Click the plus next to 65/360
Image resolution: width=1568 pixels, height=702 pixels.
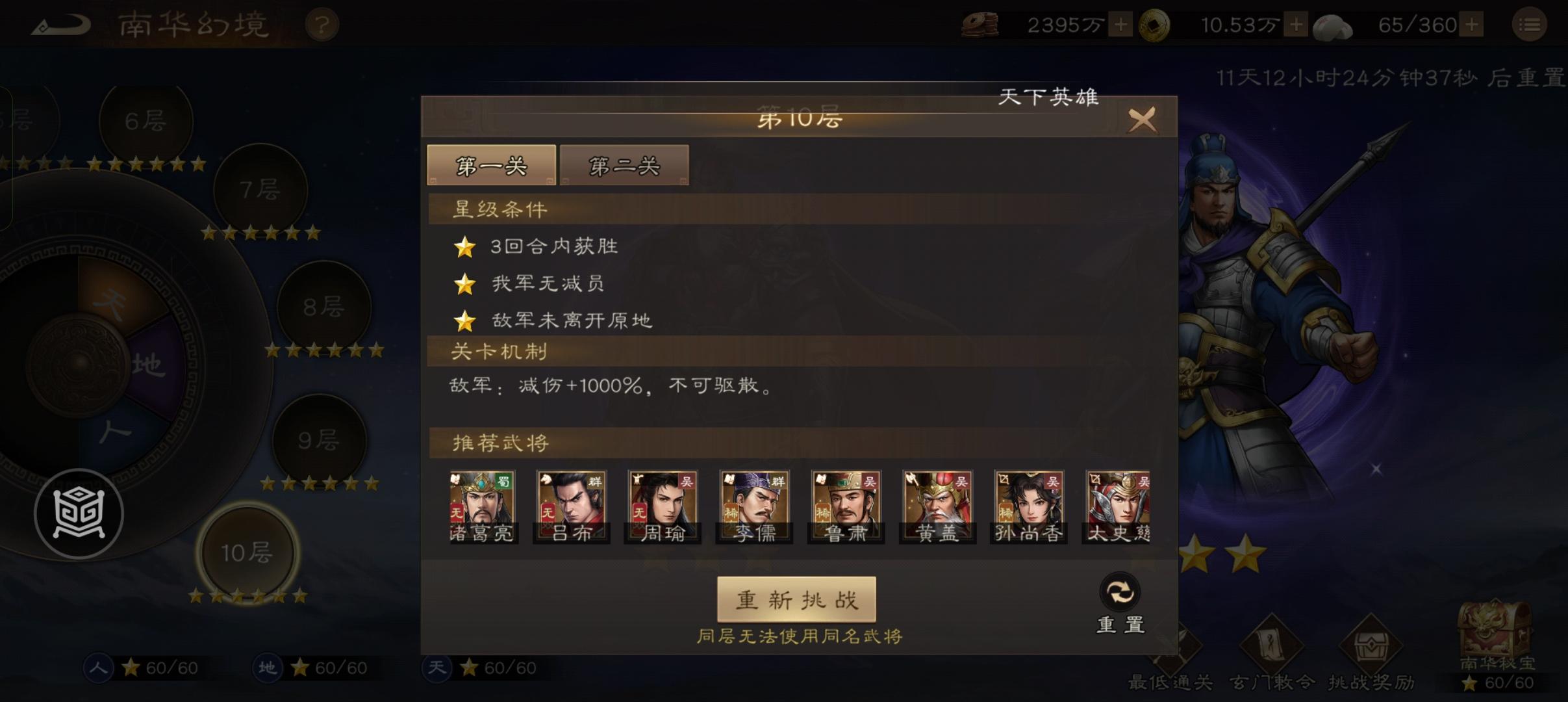coord(1472,24)
